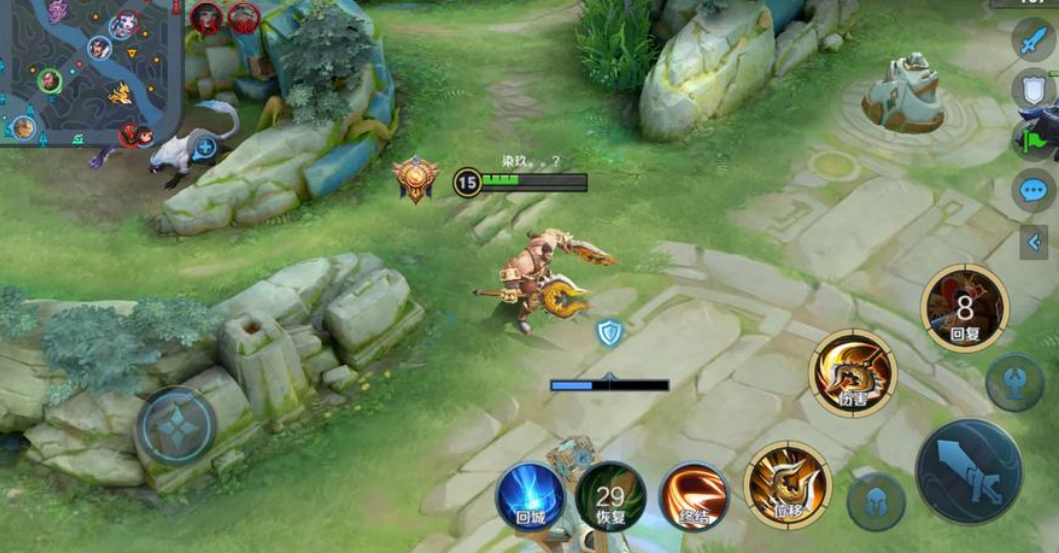Tap the helmet minion-attack button
This screenshot has height=553, width=1059.
876,502
